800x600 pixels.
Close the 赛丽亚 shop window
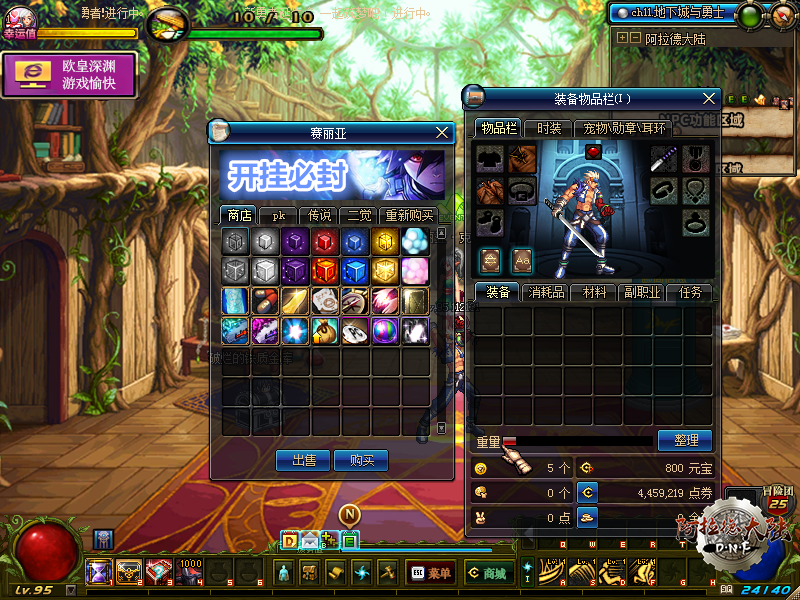[x=443, y=132]
